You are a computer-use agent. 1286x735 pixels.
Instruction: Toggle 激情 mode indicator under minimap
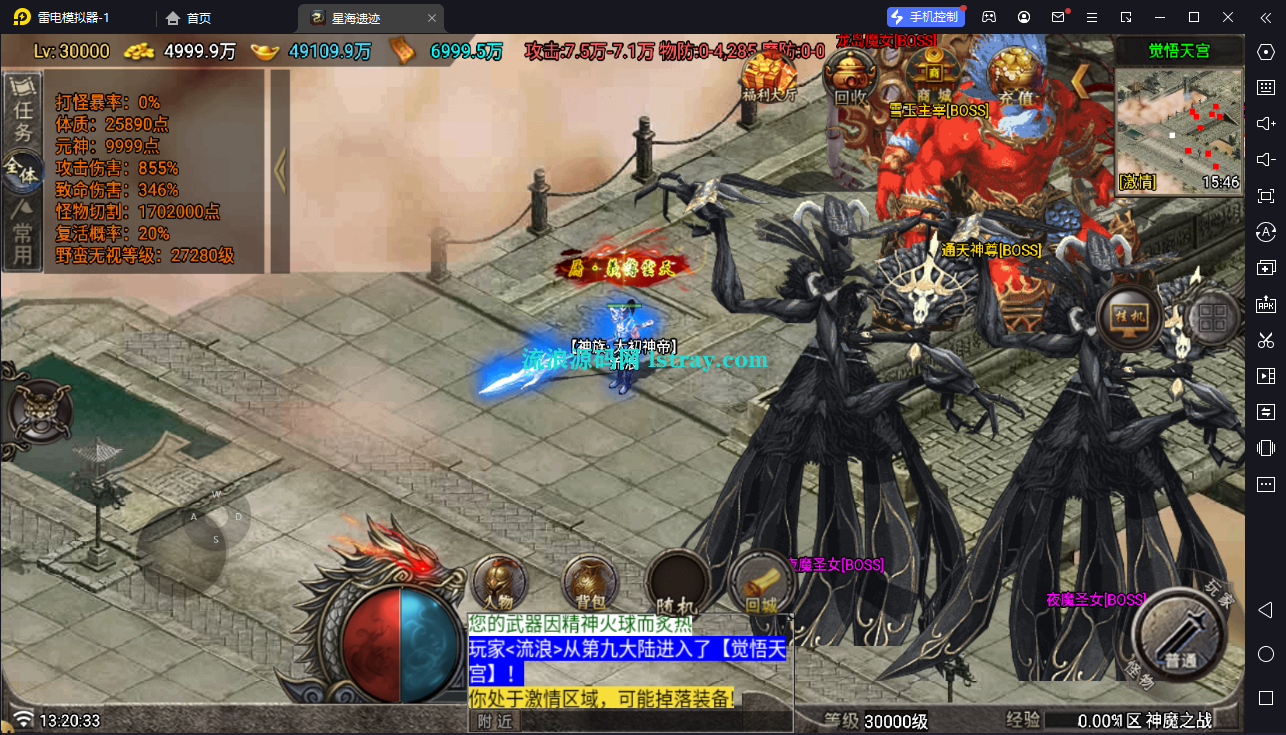tap(1138, 182)
